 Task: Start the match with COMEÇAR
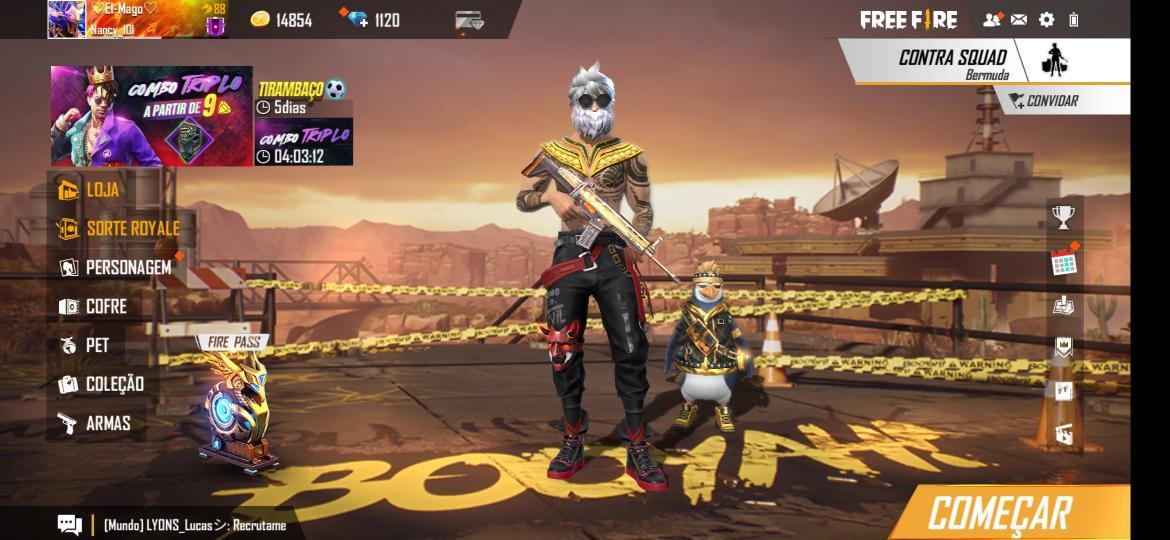[x=1000, y=513]
